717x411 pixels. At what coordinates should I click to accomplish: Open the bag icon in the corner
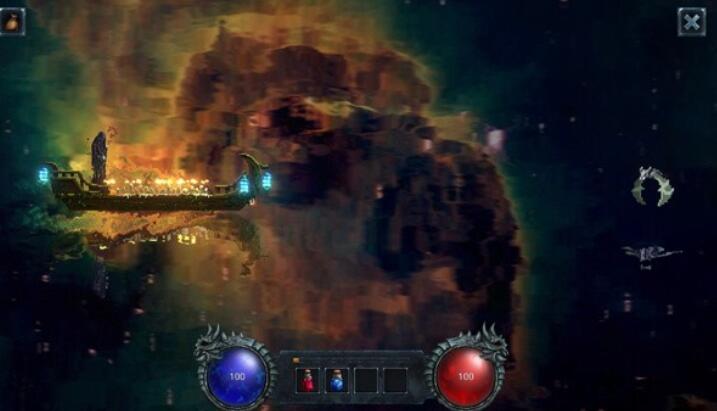(13, 20)
